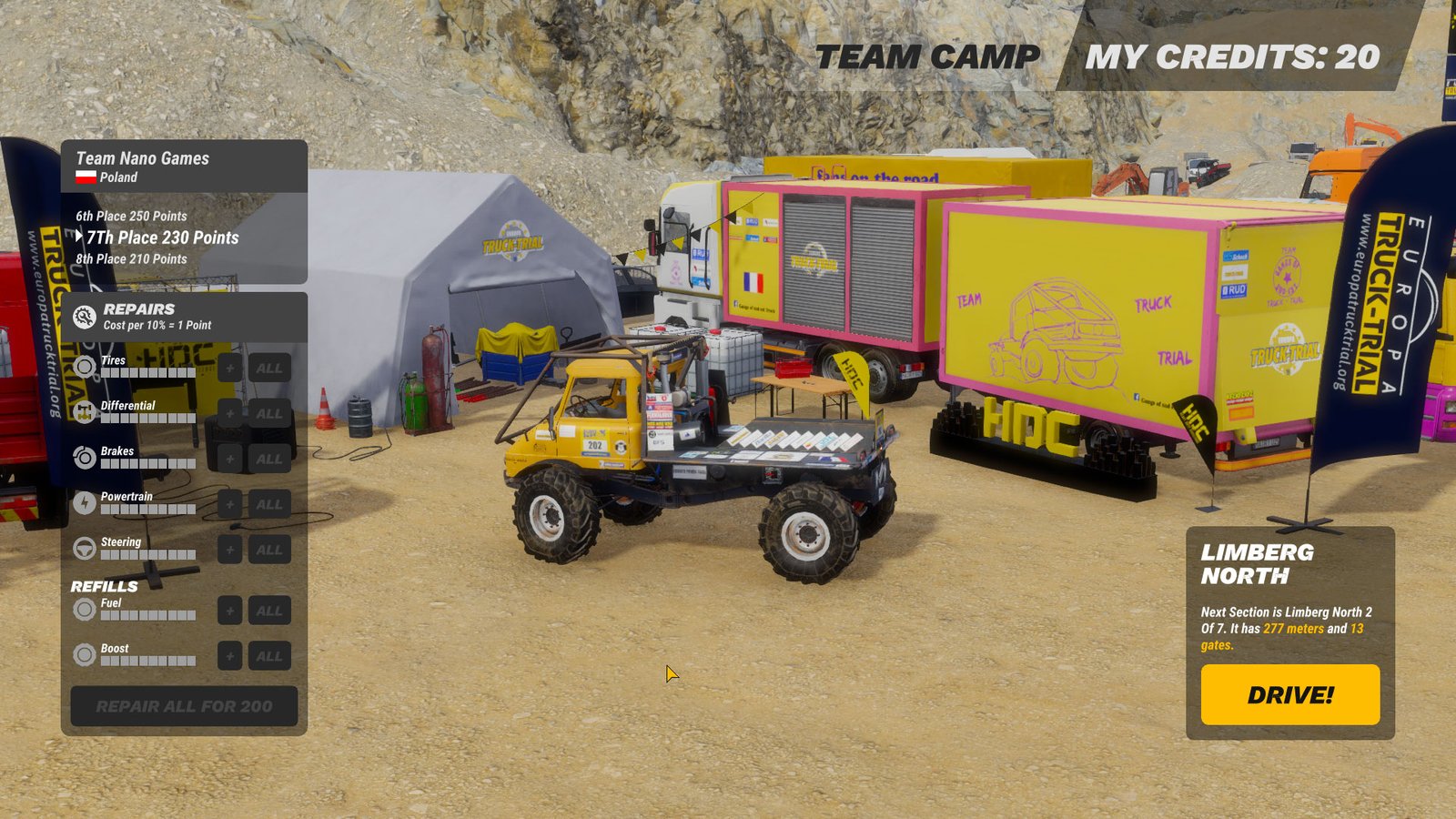Select the Tires repair icon

pyautogui.click(x=86, y=366)
